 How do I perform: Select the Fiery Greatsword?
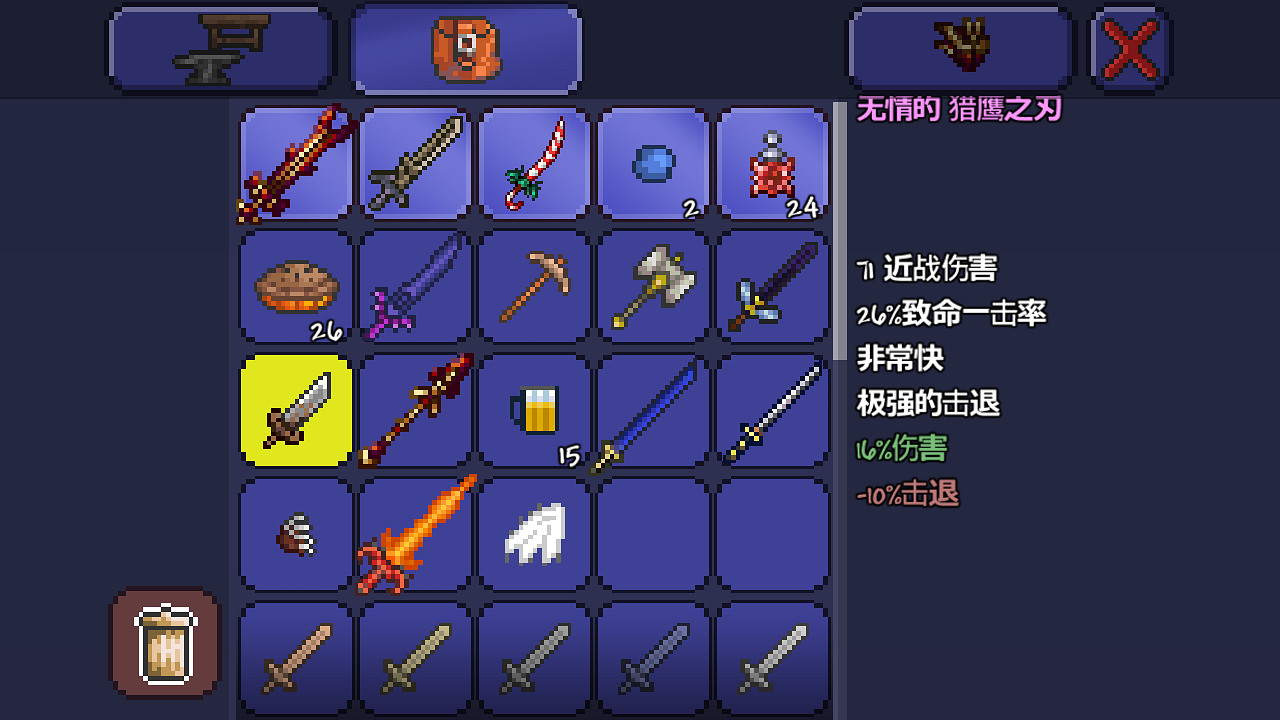coord(413,535)
